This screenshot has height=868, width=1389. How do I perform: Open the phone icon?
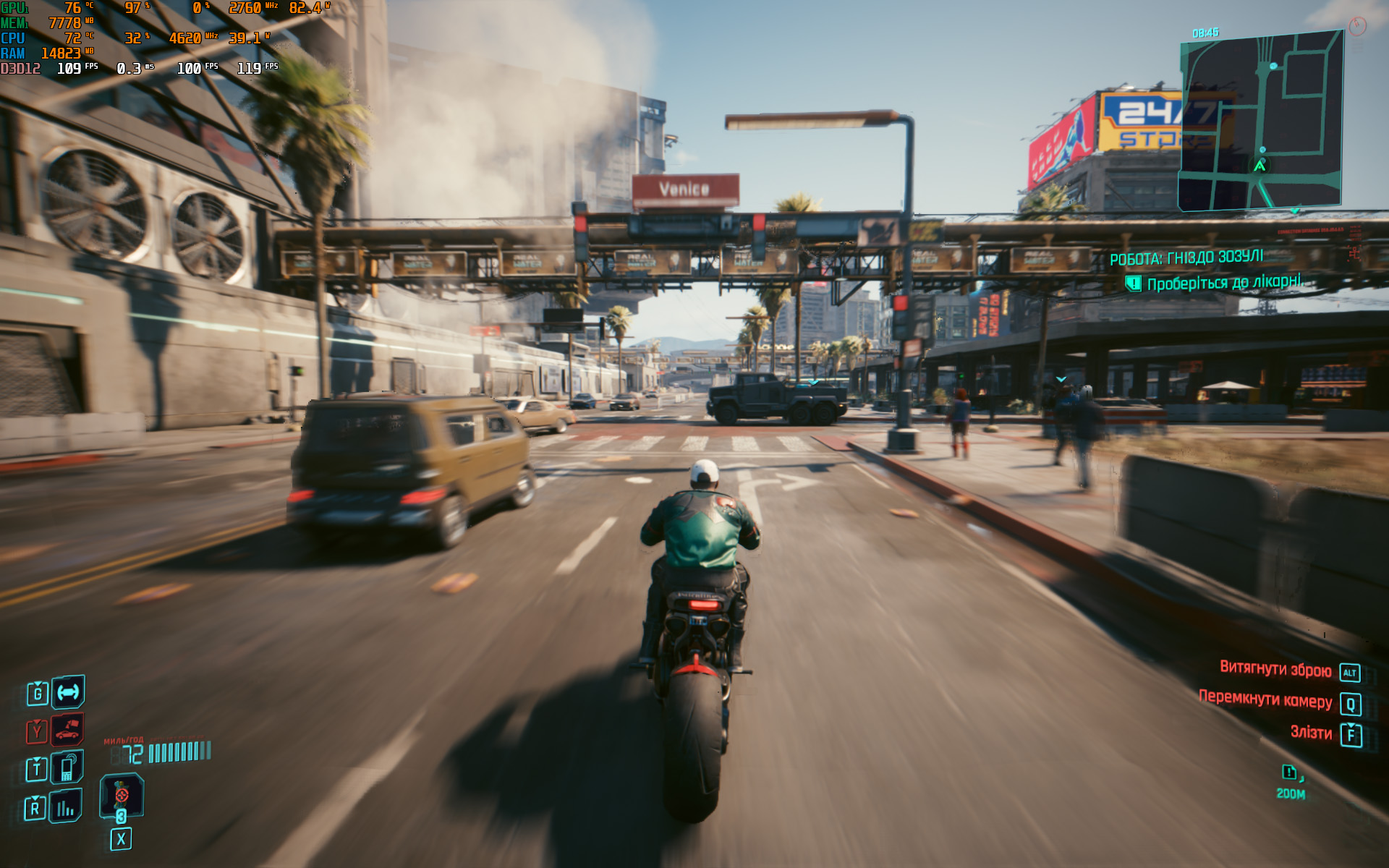coord(67,768)
